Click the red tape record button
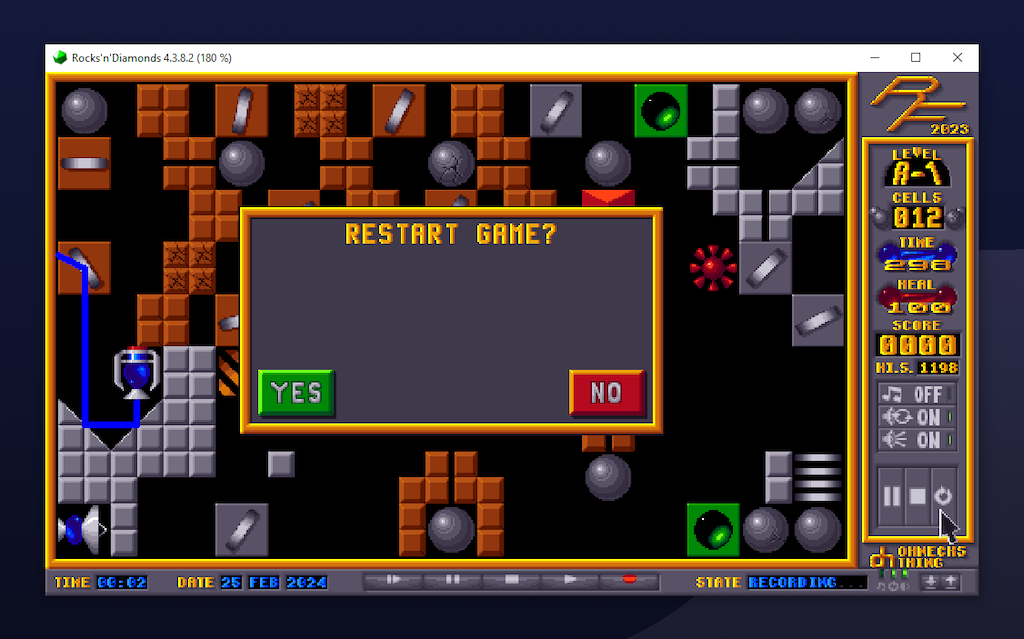1024x639 pixels. (629, 580)
